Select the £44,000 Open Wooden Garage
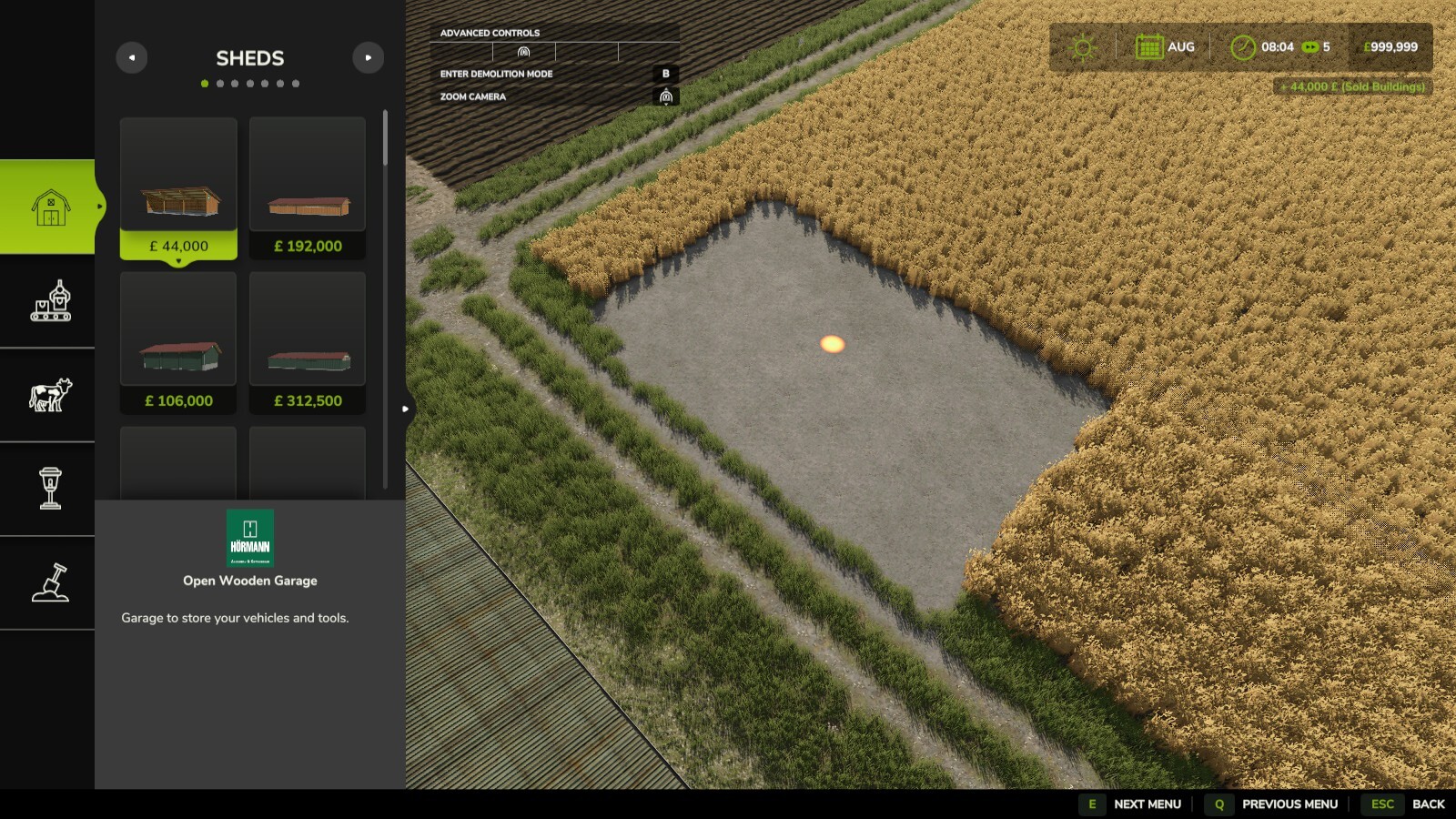Viewport: 1456px width, 819px height. coord(178,188)
